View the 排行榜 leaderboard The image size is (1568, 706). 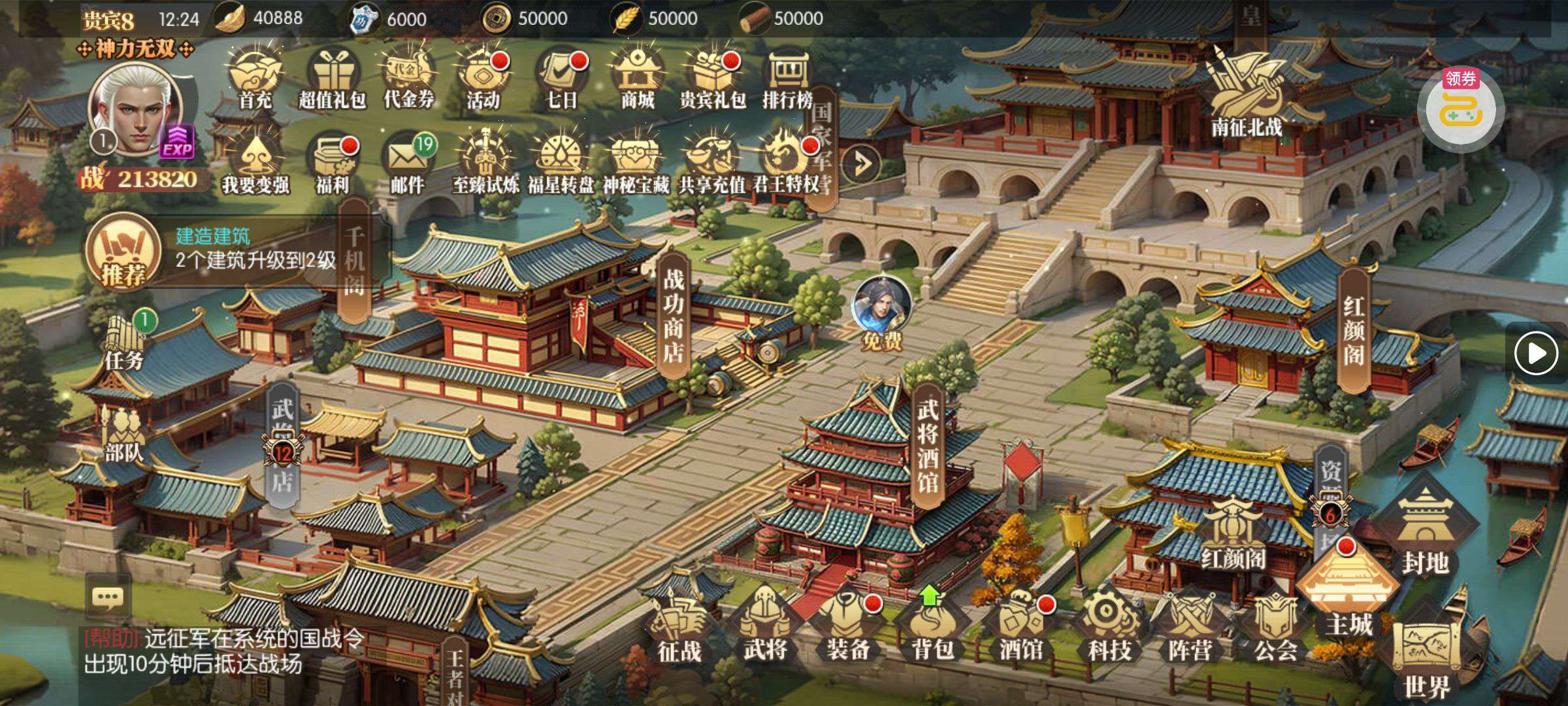tap(787, 80)
